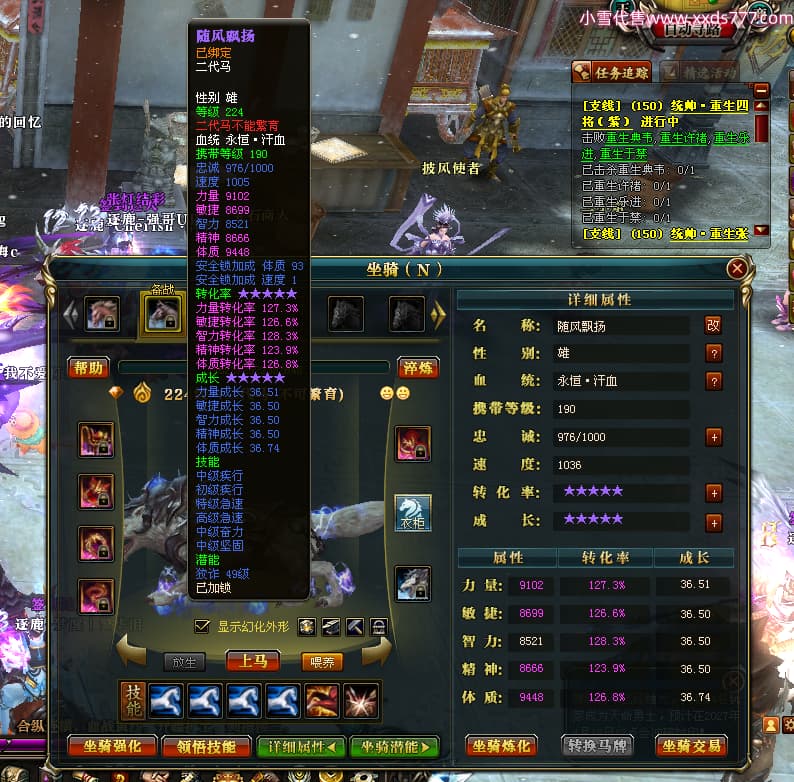Click the 帮助 help button
794x782 pixels.
88,367
